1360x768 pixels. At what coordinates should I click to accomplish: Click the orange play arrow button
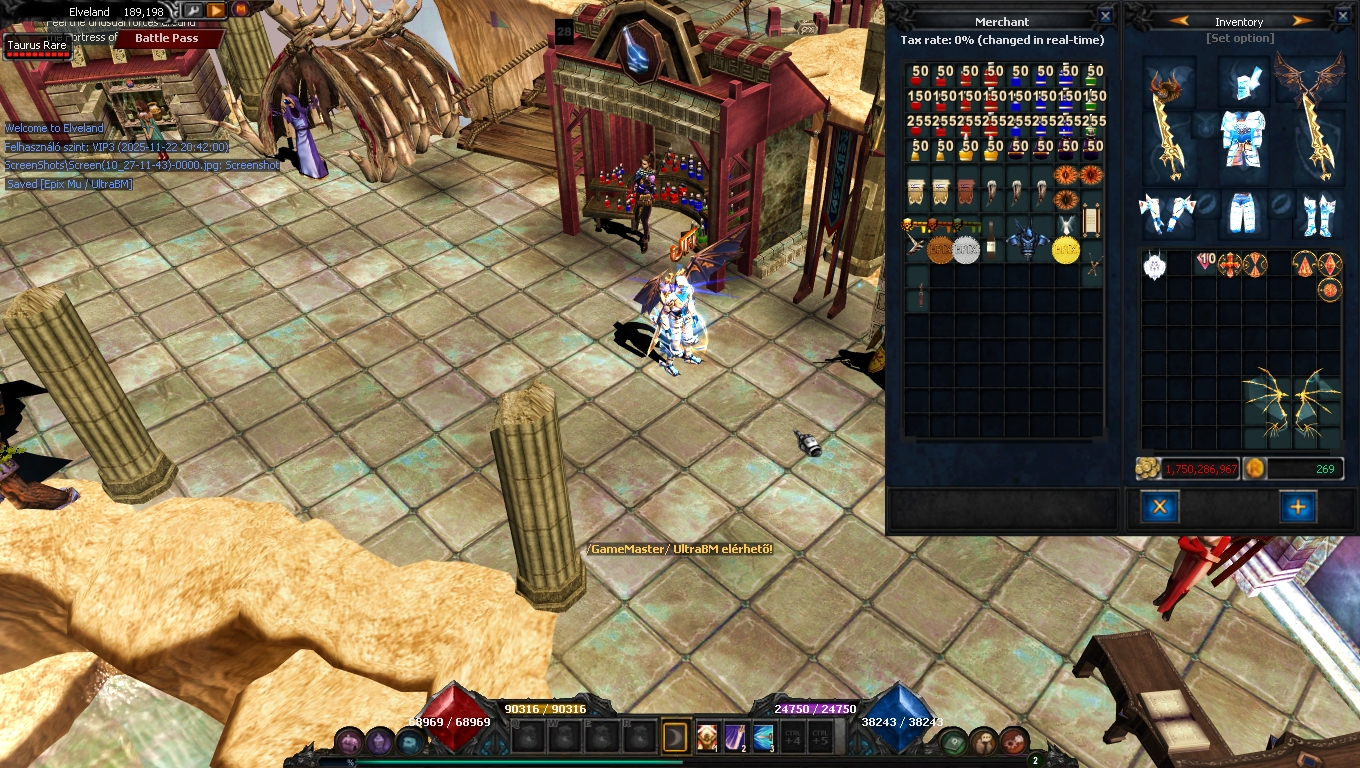coord(216,10)
